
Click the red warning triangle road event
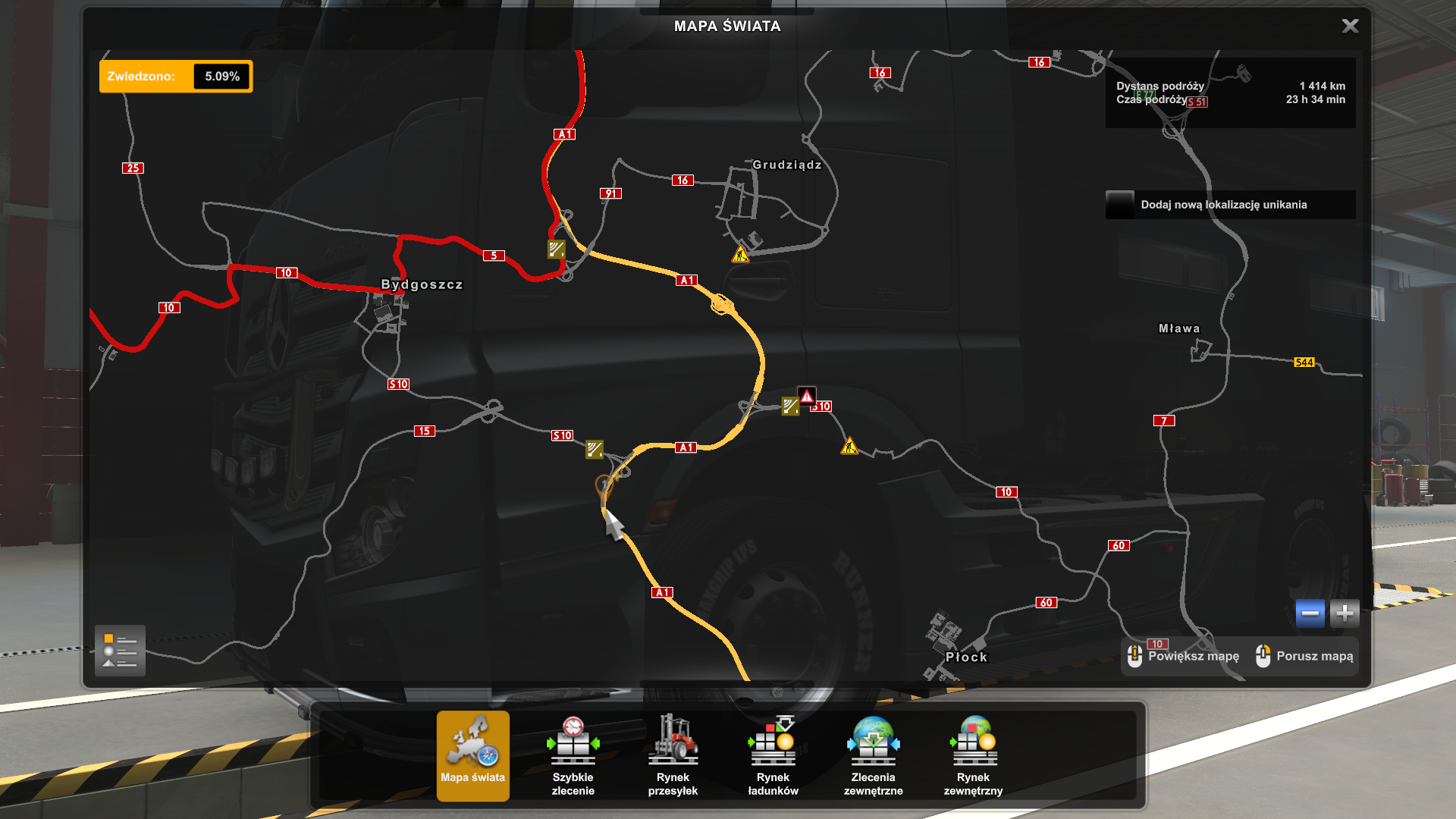pos(807,396)
